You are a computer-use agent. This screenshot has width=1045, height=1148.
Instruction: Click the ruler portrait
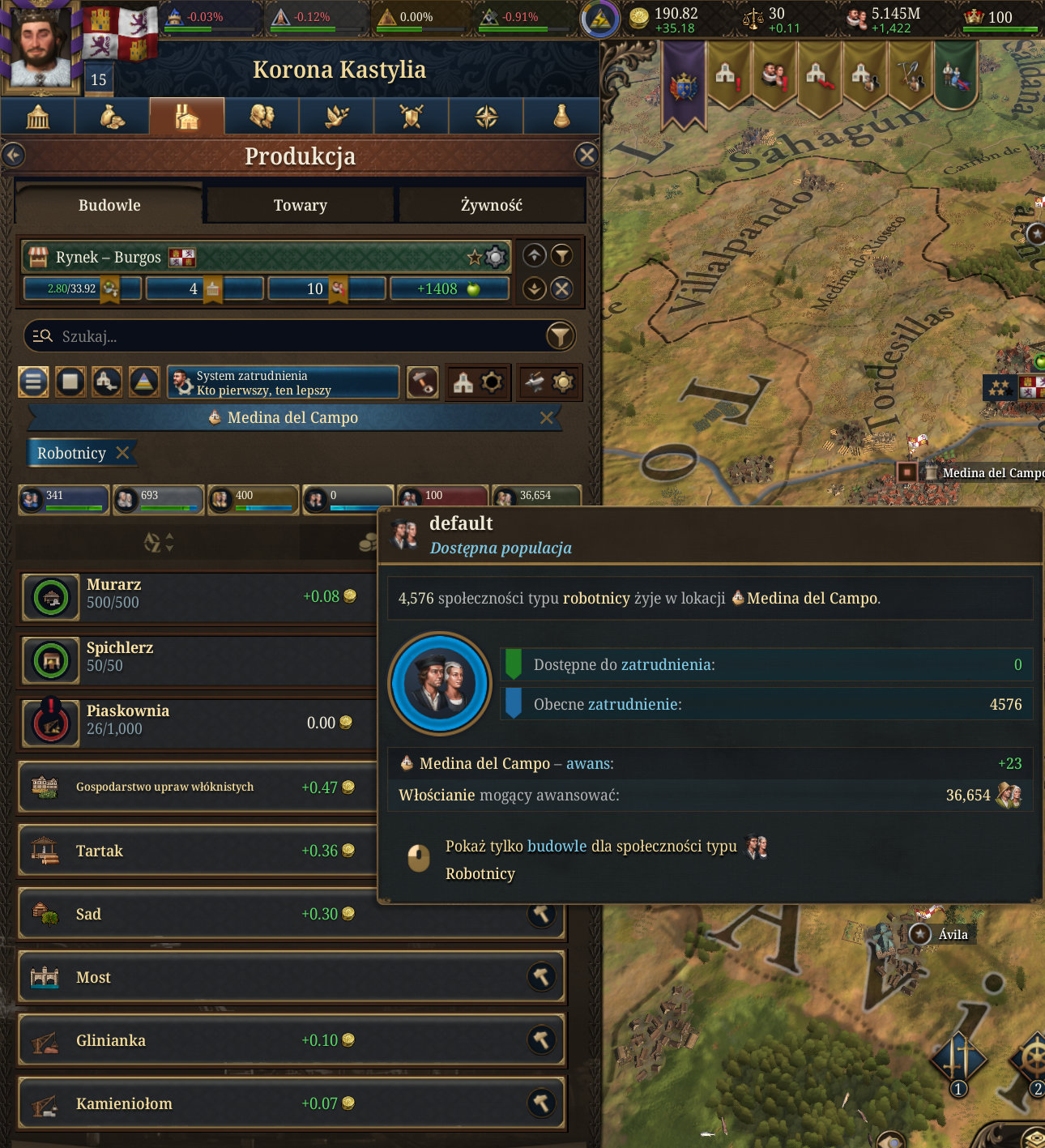pyautogui.click(x=39, y=45)
